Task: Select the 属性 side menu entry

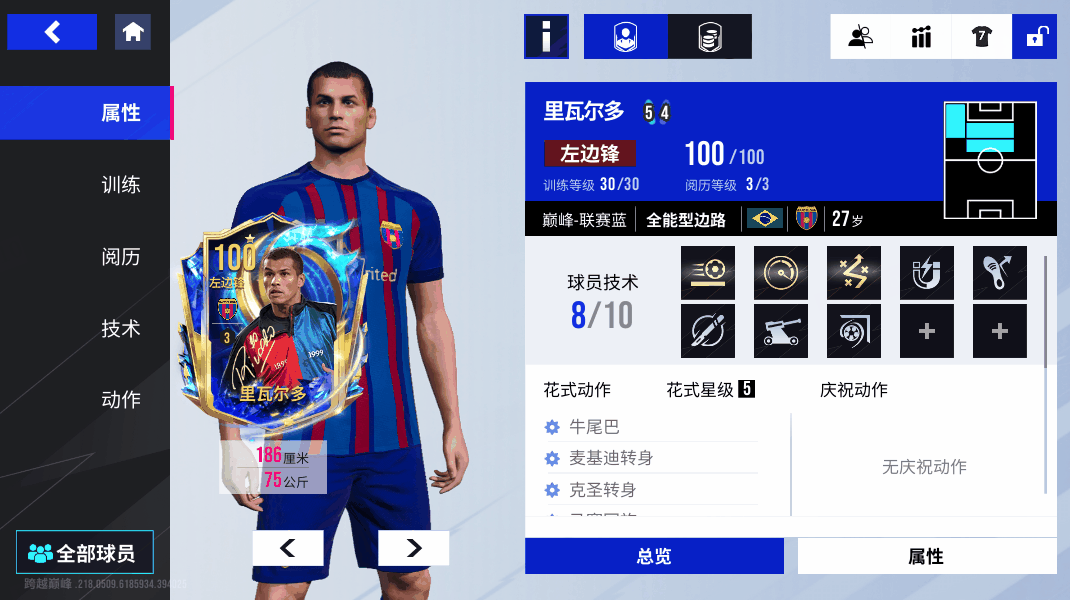Action: pos(120,113)
